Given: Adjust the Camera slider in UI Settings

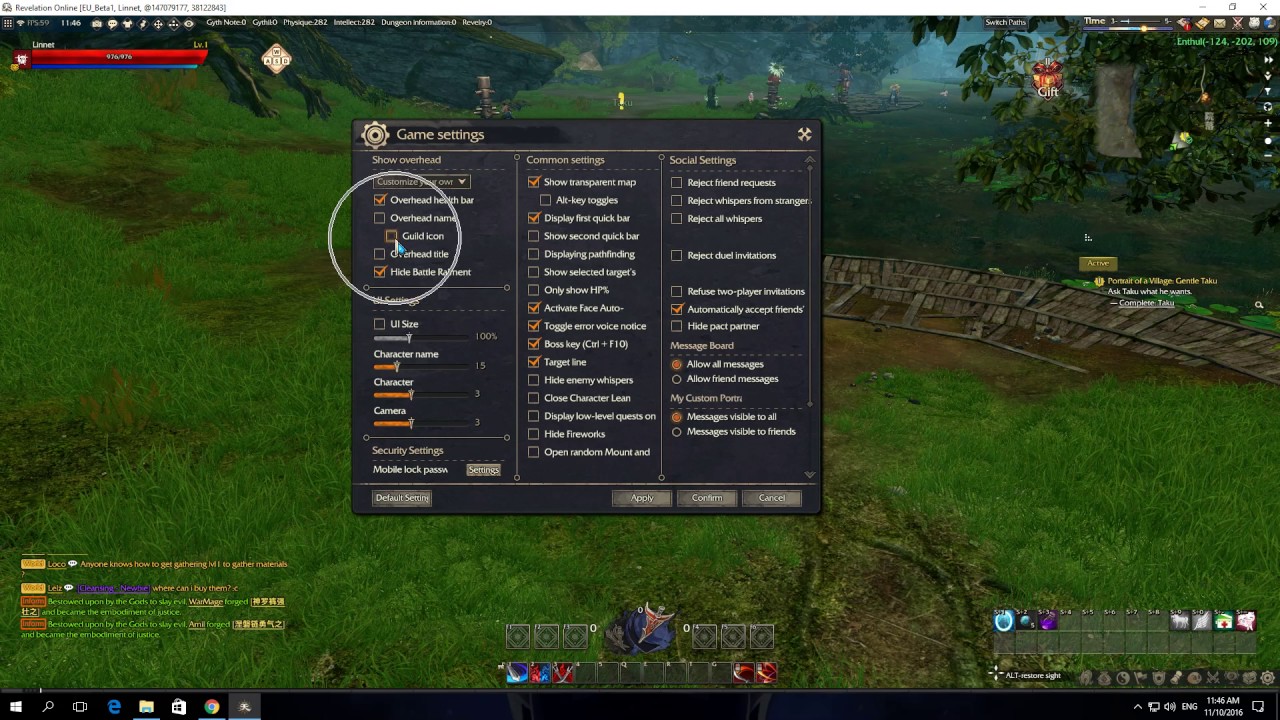Looking at the screenshot, I should click(x=410, y=422).
